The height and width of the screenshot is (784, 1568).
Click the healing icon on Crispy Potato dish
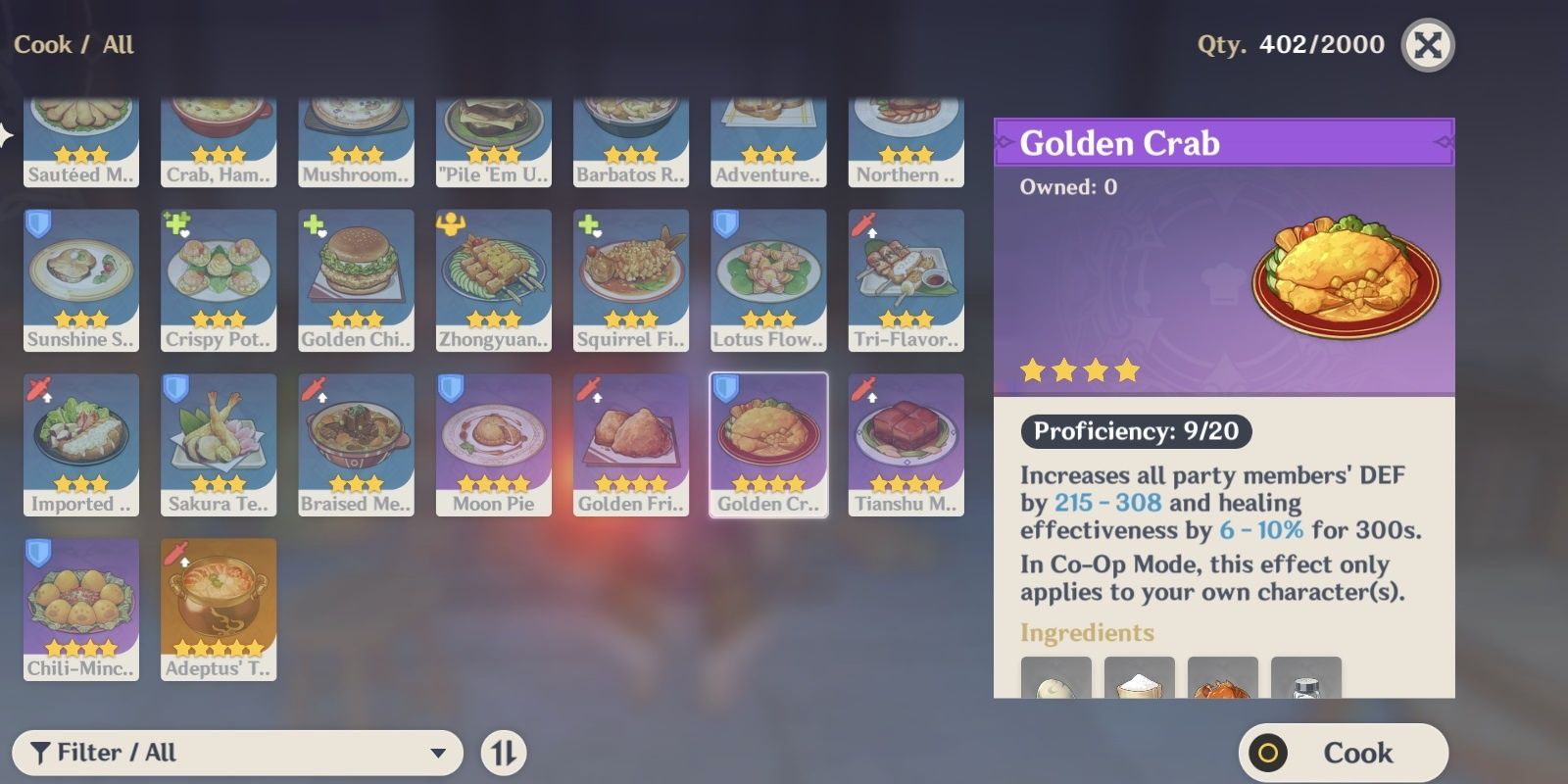[x=175, y=222]
